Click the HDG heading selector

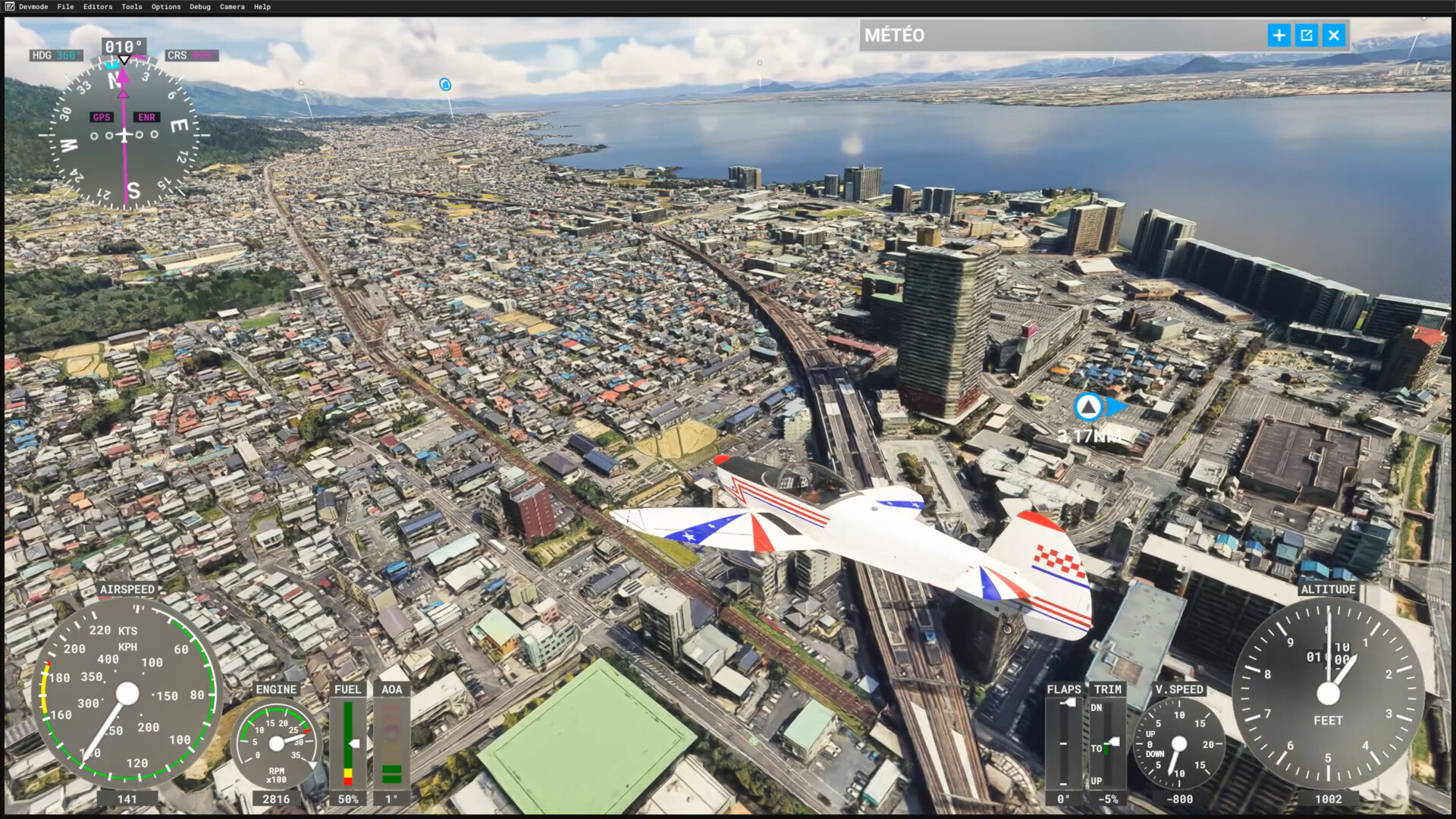[56, 55]
